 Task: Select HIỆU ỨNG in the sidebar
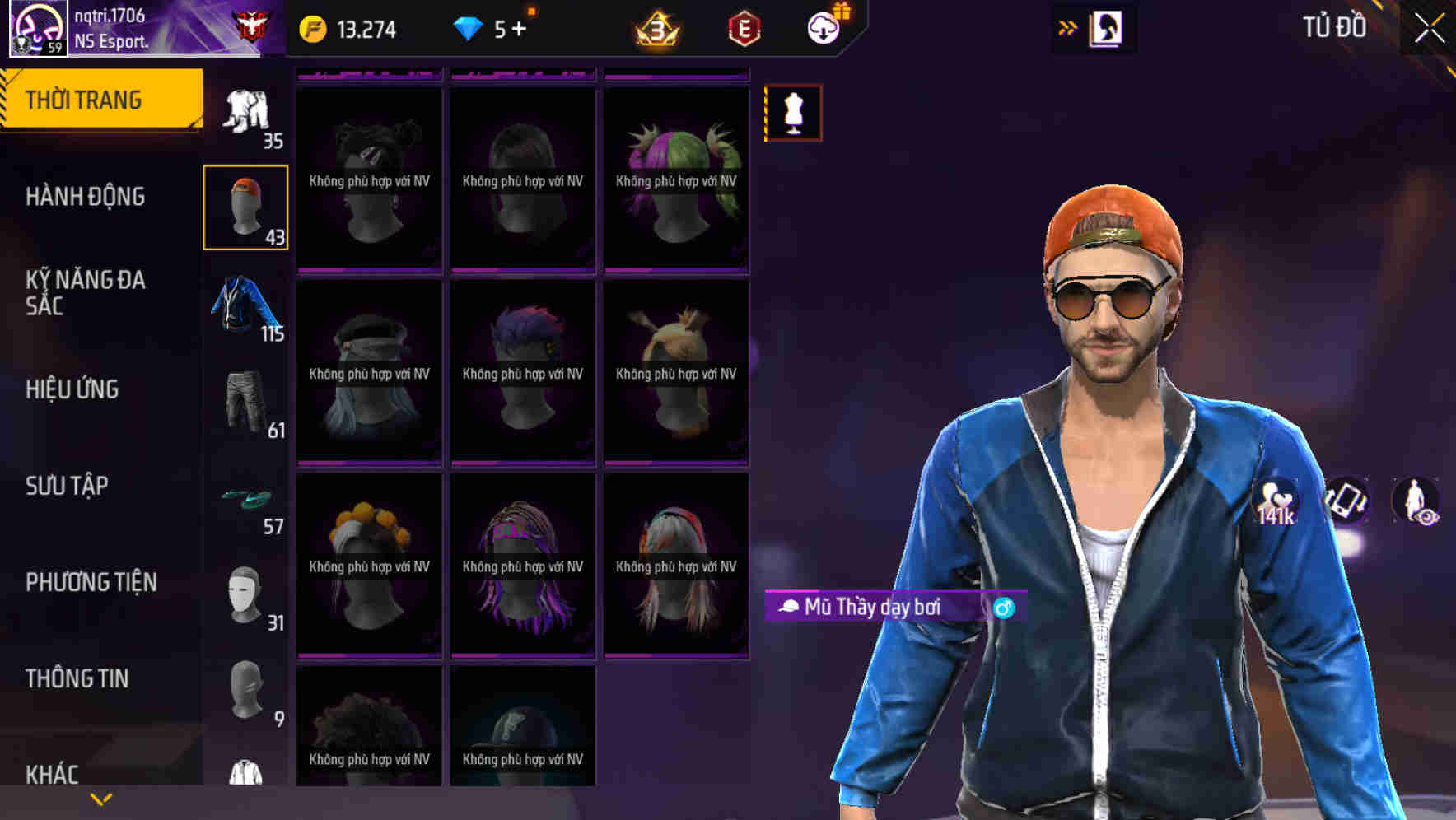pos(72,389)
